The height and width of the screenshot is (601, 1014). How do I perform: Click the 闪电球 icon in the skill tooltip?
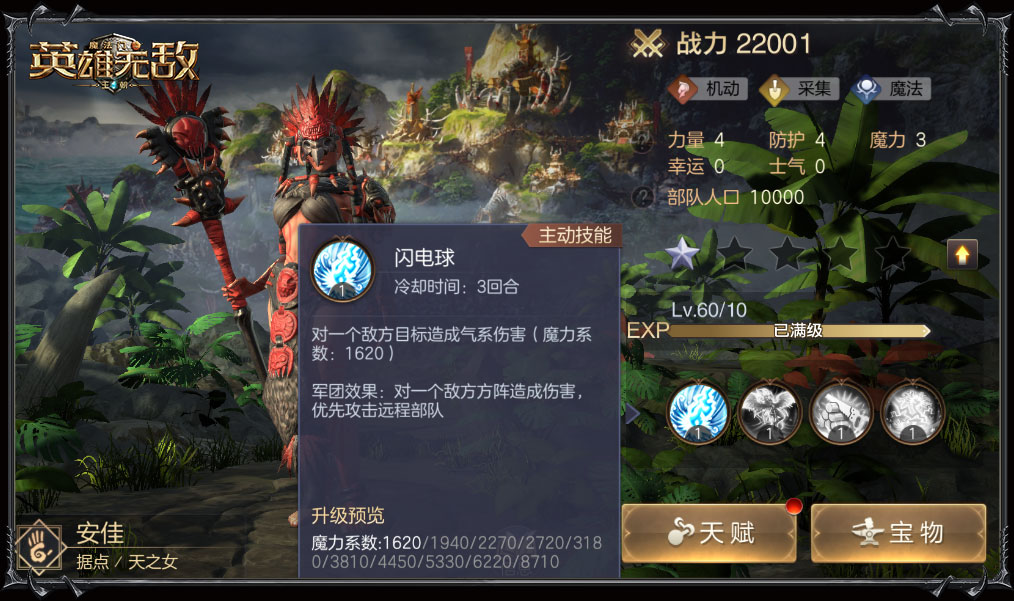(343, 270)
